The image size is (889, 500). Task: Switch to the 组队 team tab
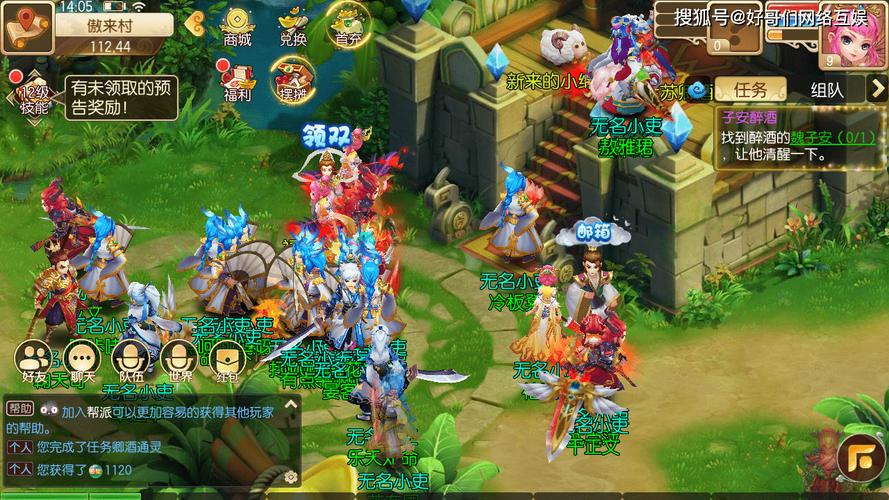click(826, 89)
